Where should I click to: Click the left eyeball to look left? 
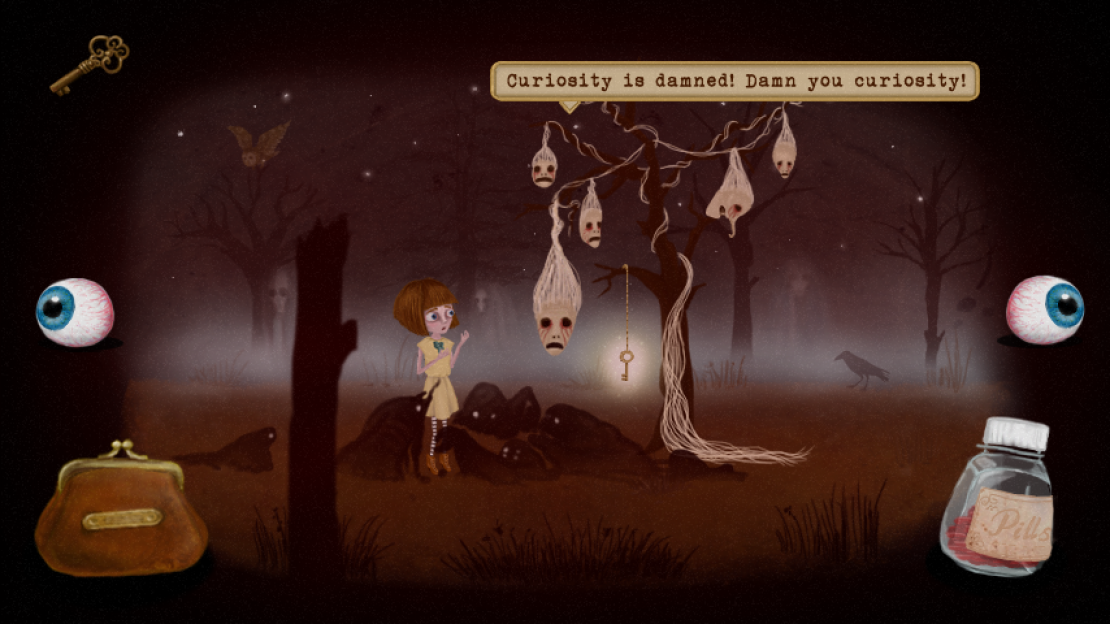tap(75, 312)
